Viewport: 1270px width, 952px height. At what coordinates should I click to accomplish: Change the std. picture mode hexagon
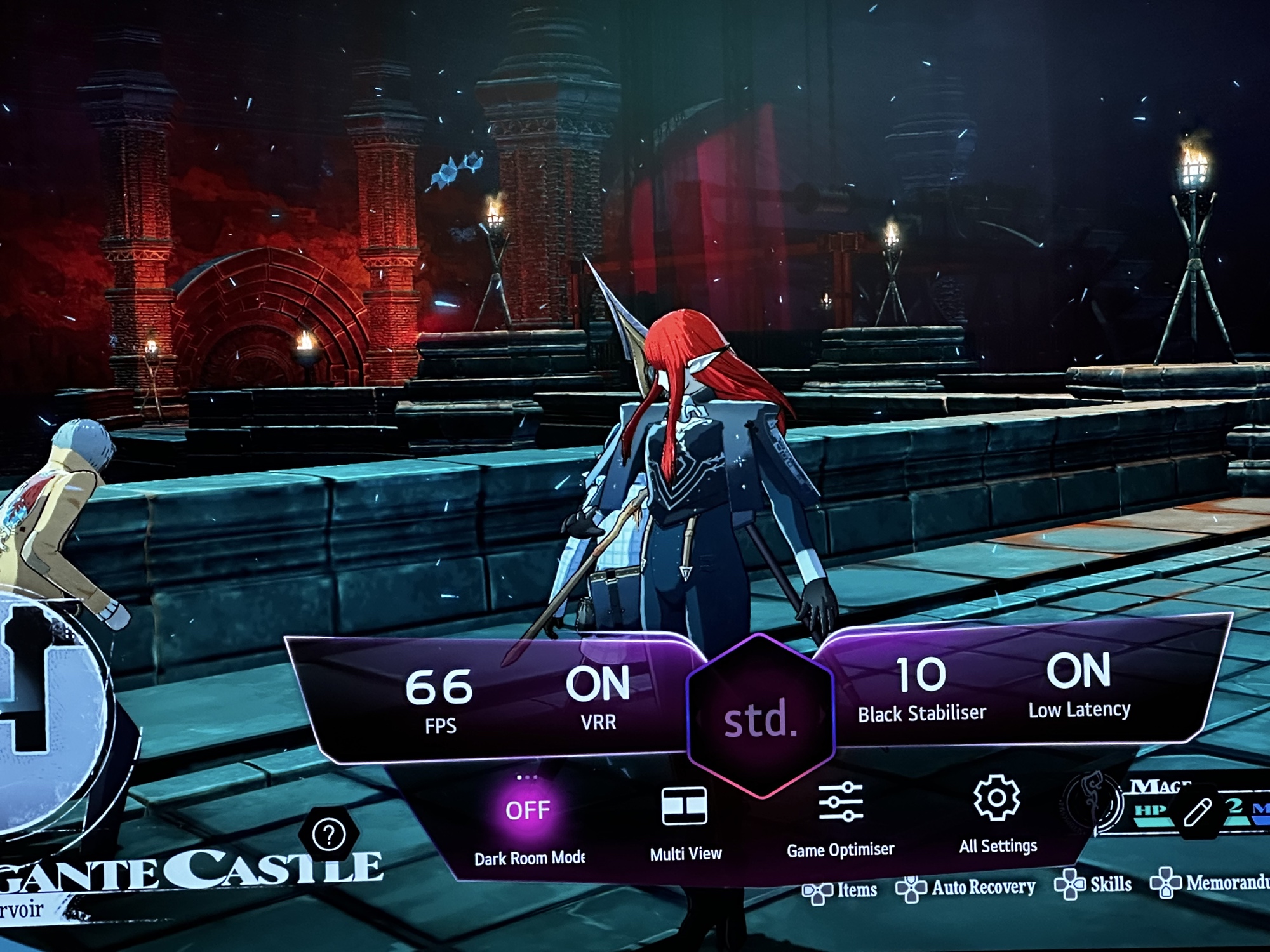tap(760, 718)
